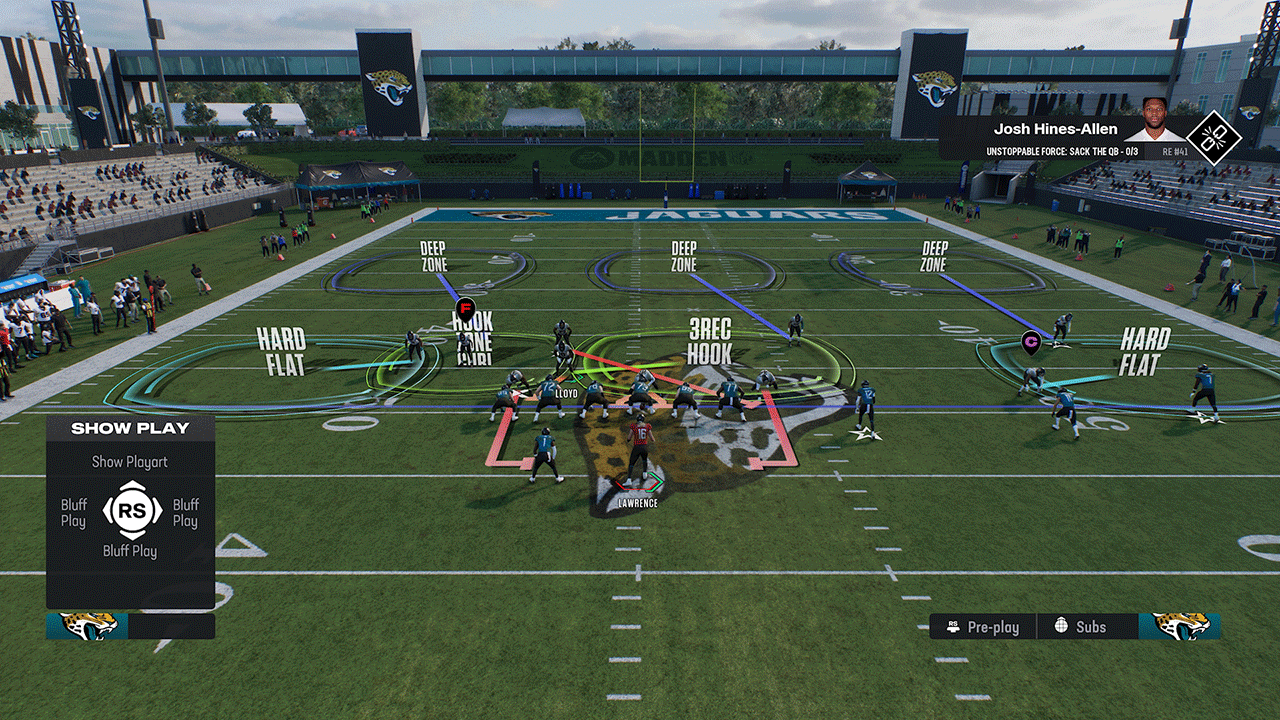
Task: Select the Show Playart option
Action: tap(130, 461)
